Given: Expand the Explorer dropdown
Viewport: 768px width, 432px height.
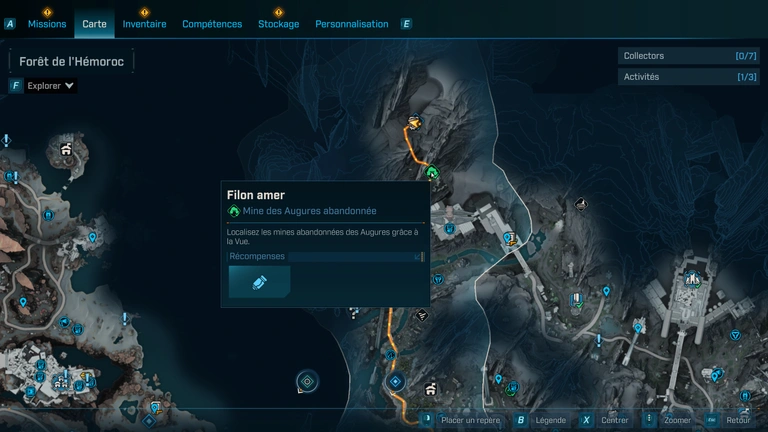Looking at the screenshot, I should point(50,86).
